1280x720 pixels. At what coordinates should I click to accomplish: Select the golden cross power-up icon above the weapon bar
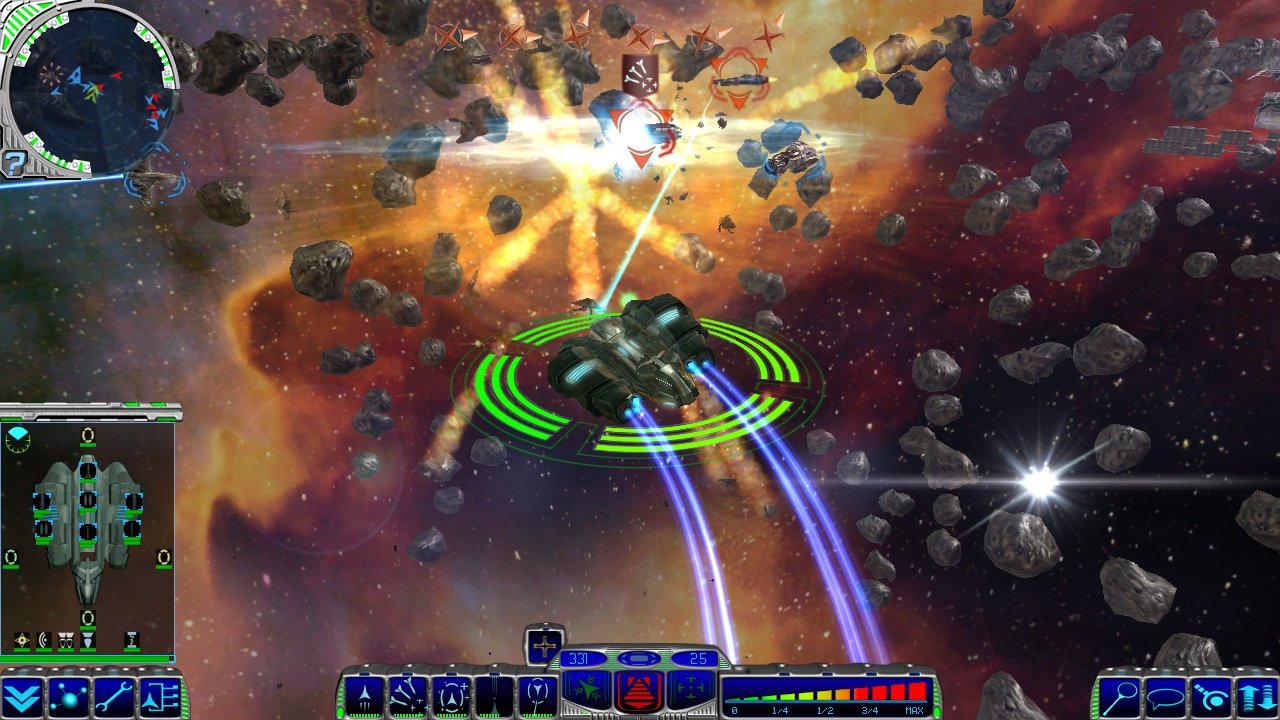[544, 646]
